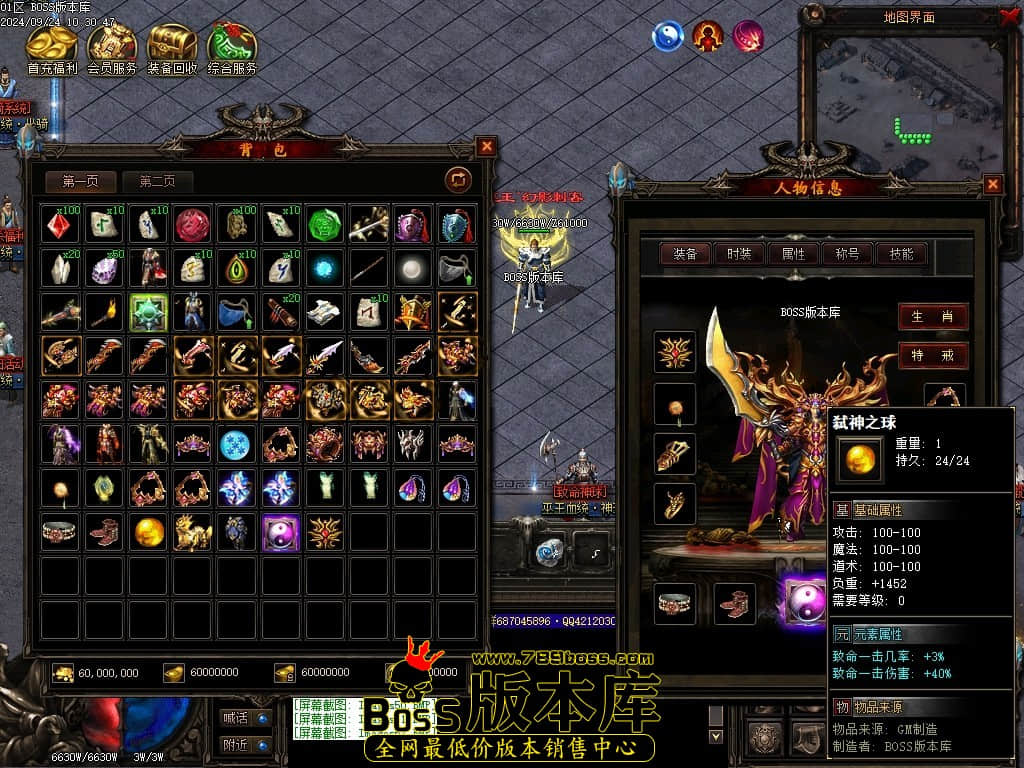
Task: Switch to the 时装 costume tab
Action: pyautogui.click(x=739, y=254)
